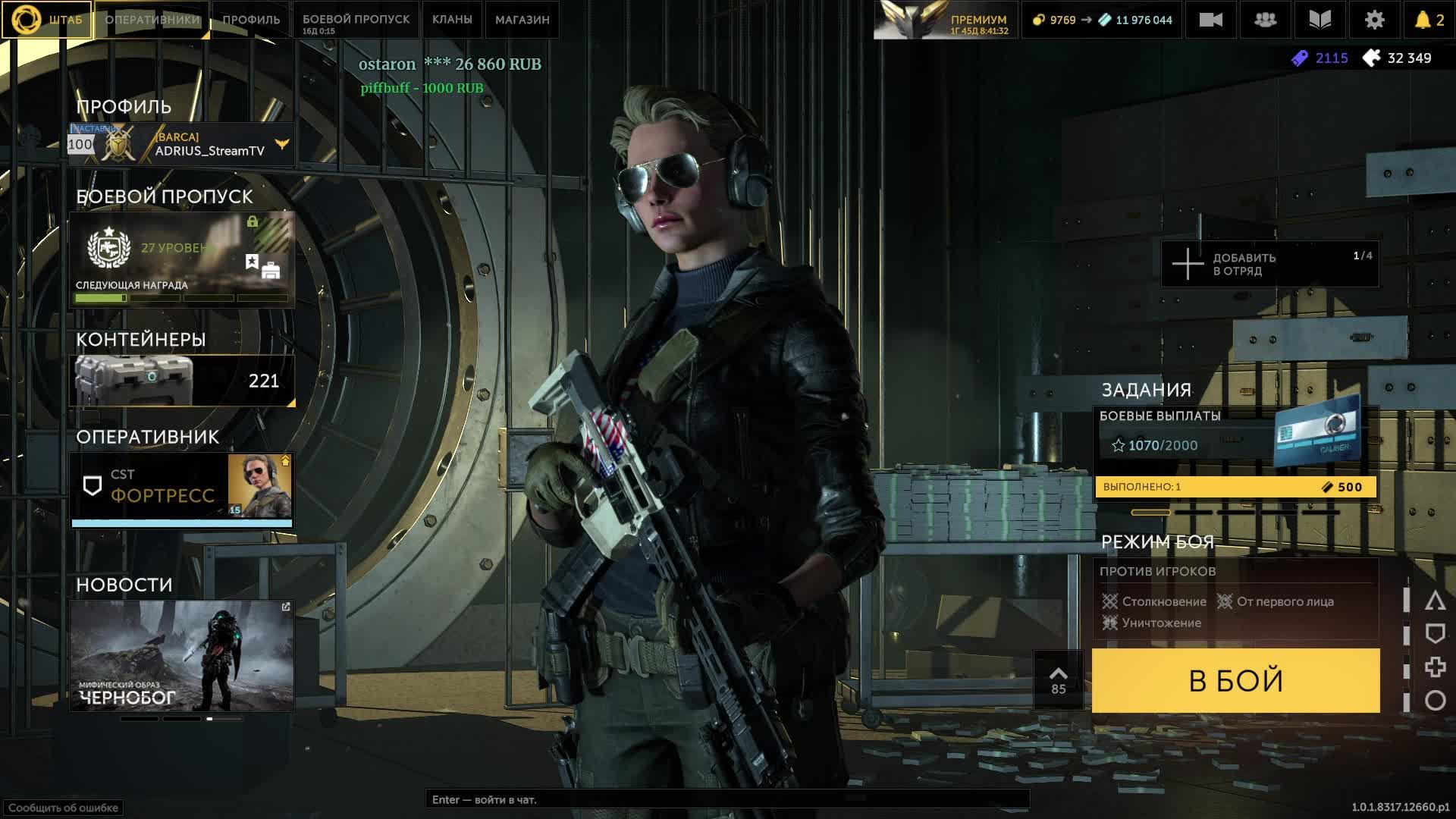Viewport: 1456px width, 819px height.
Task: Show notifications via the bell icon
Action: coord(1429,20)
